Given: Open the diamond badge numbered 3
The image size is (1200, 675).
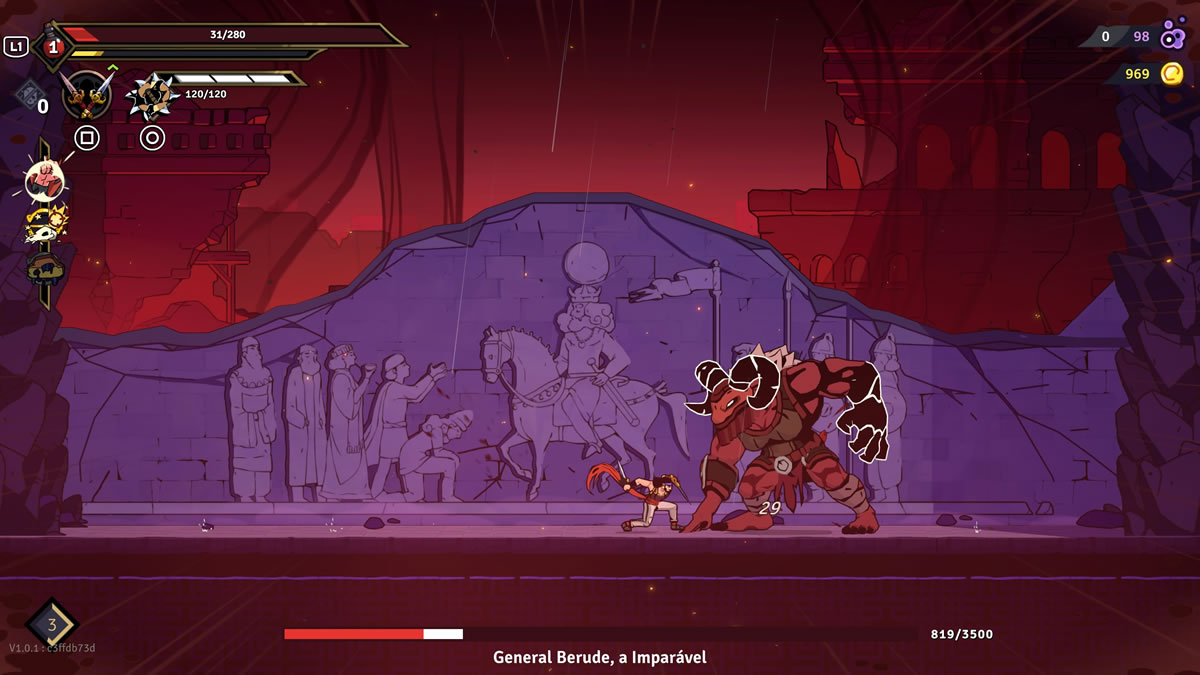Looking at the screenshot, I should pyautogui.click(x=52, y=625).
